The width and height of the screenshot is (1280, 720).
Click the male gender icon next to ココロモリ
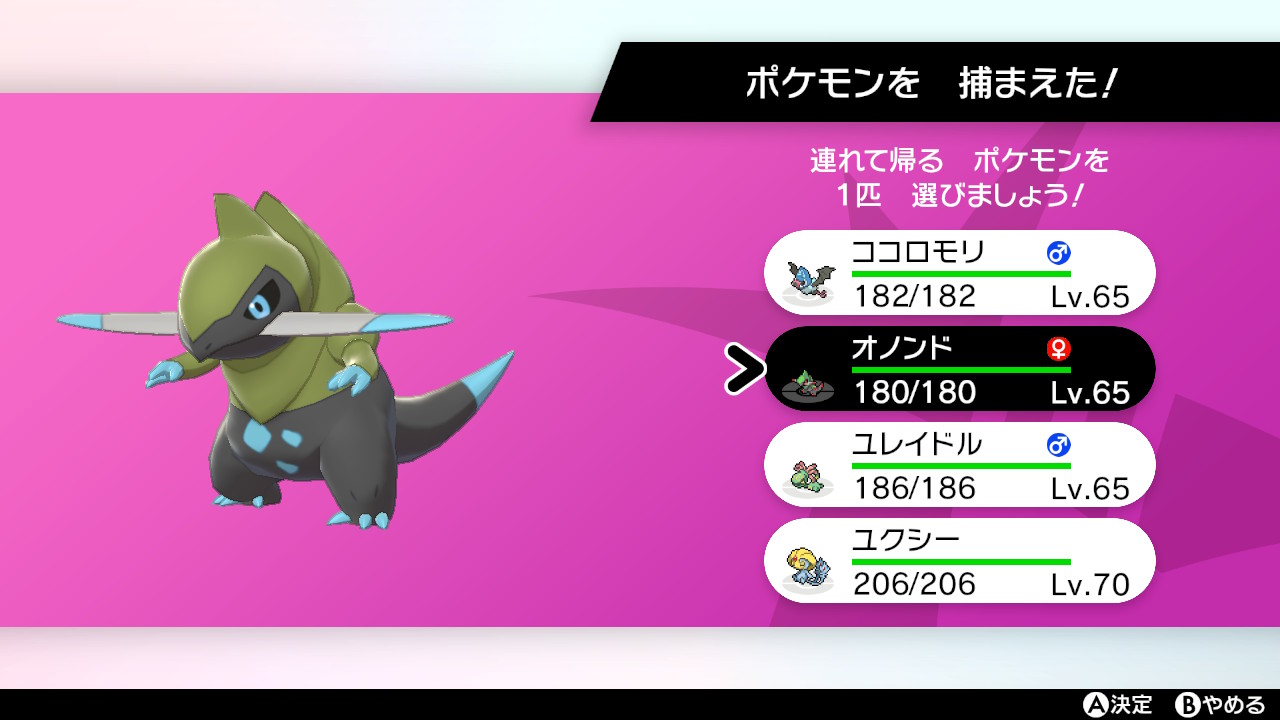tap(1060, 254)
